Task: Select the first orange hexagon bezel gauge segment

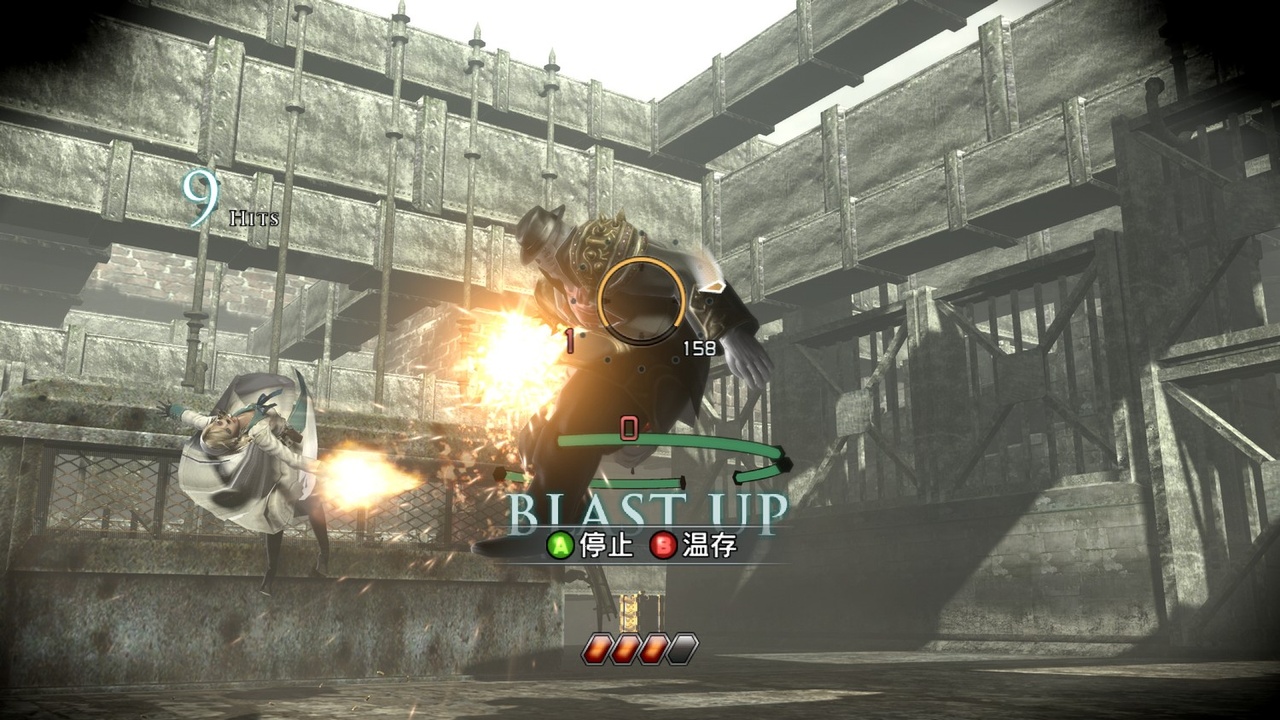Action: pyautogui.click(x=596, y=649)
